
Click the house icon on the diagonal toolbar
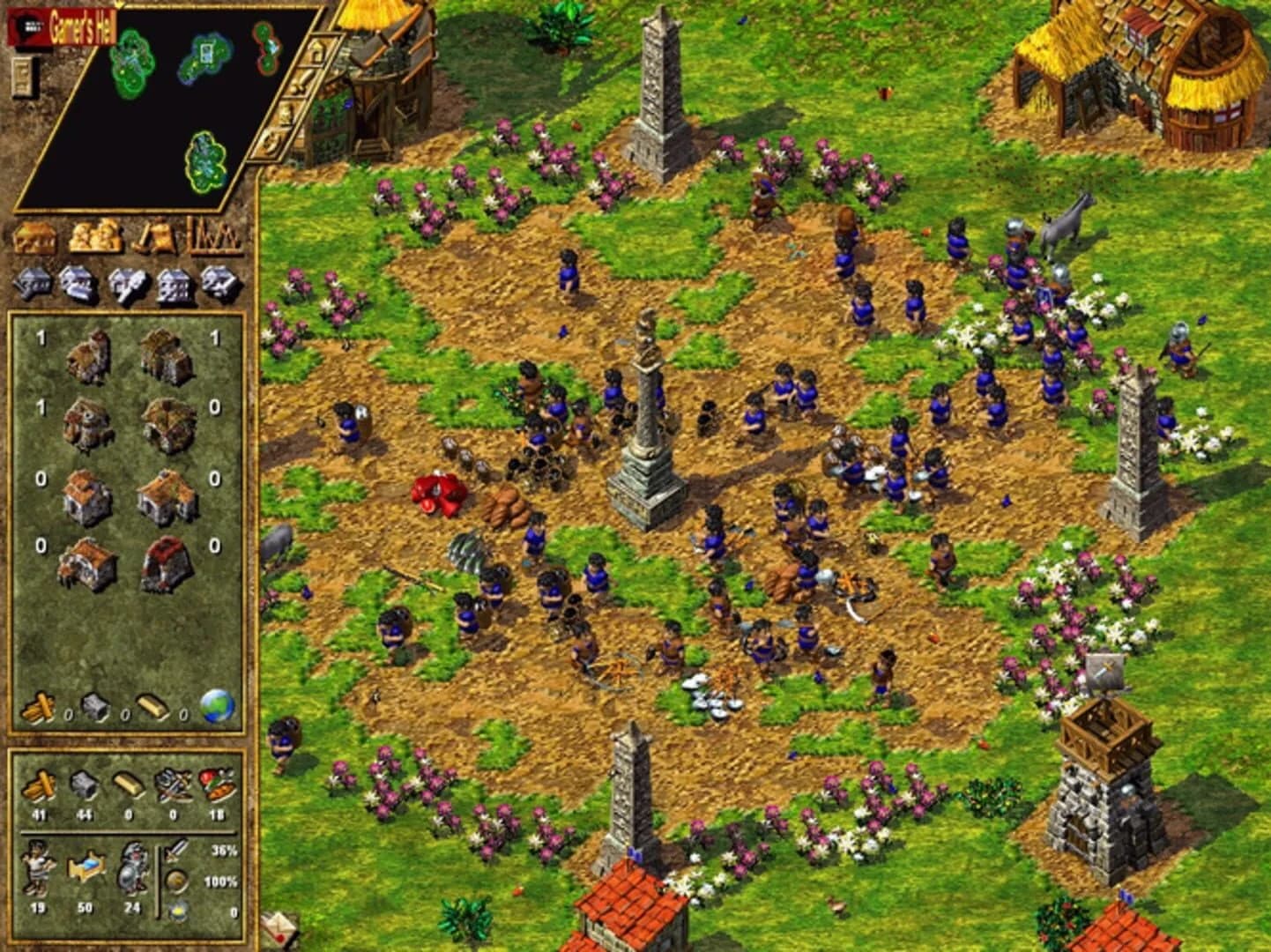tap(316, 49)
